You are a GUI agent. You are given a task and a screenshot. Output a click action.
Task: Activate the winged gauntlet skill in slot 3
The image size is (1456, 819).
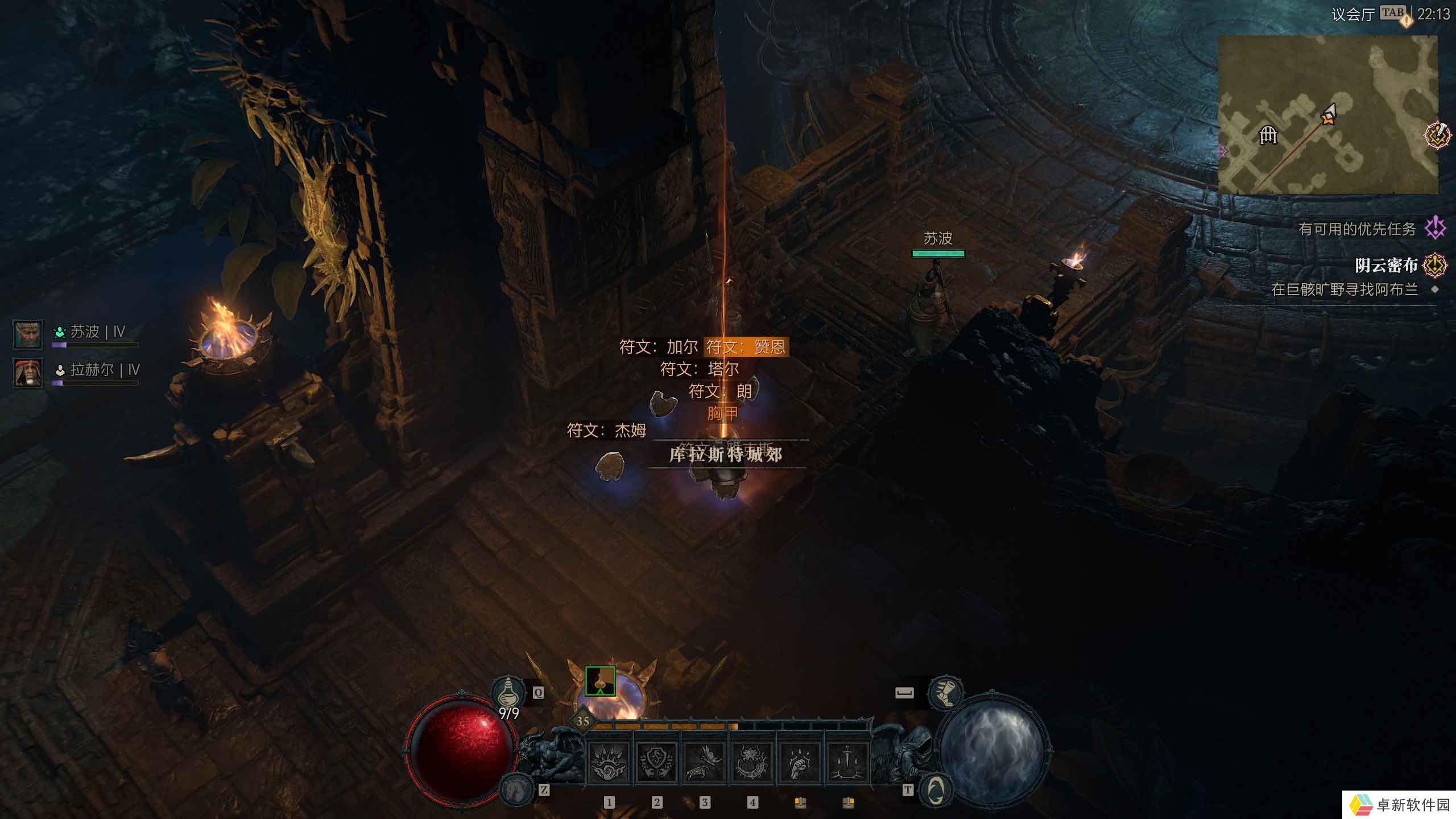click(705, 762)
